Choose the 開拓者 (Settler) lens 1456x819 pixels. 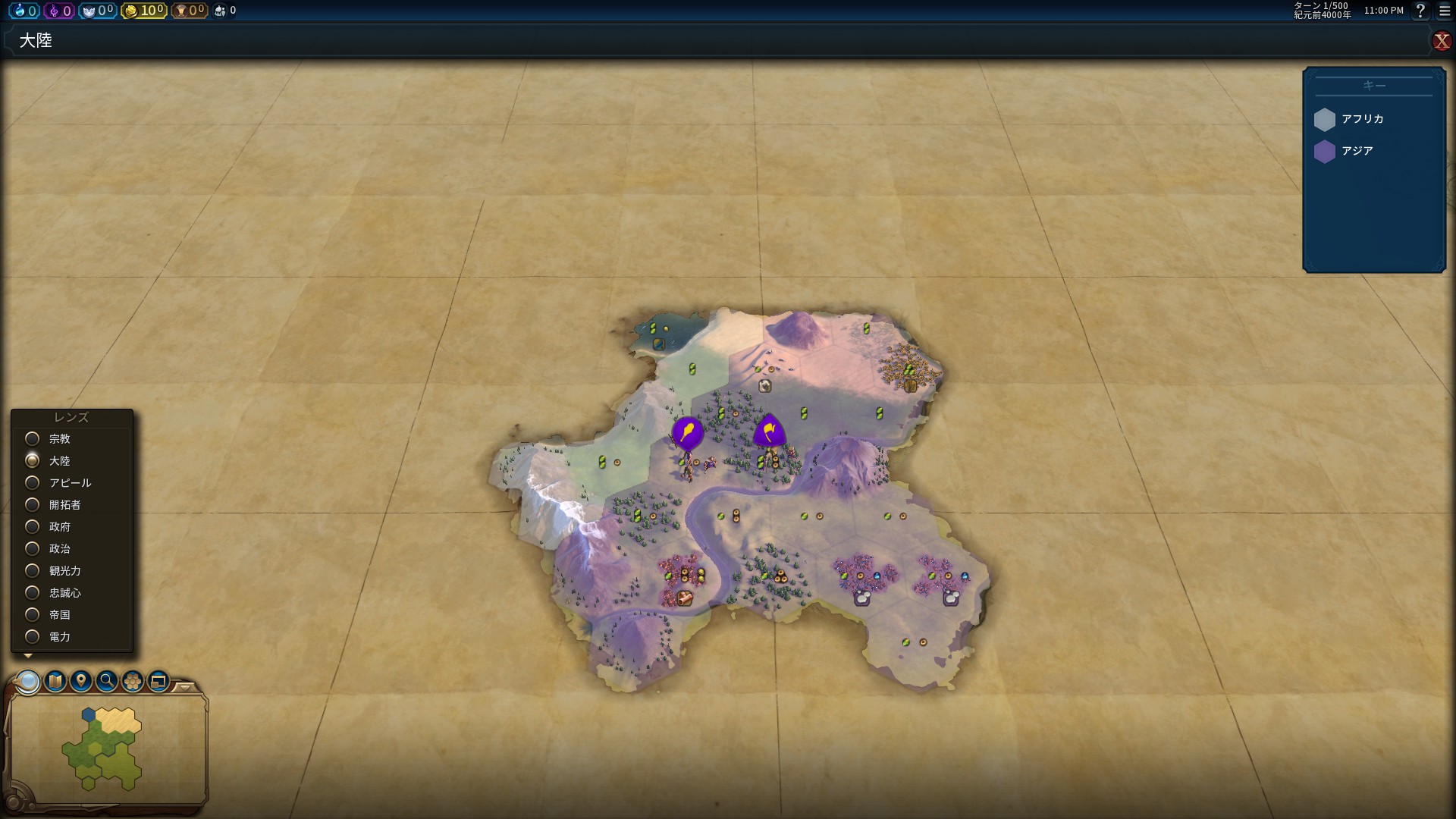pos(33,504)
